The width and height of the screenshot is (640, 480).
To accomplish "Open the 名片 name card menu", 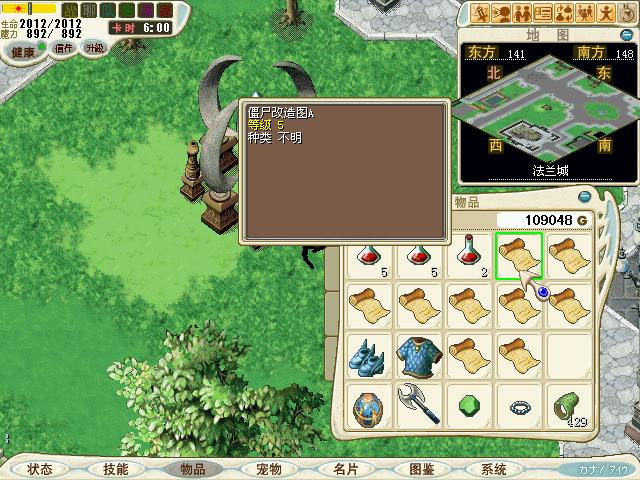I will pyautogui.click(x=345, y=469).
